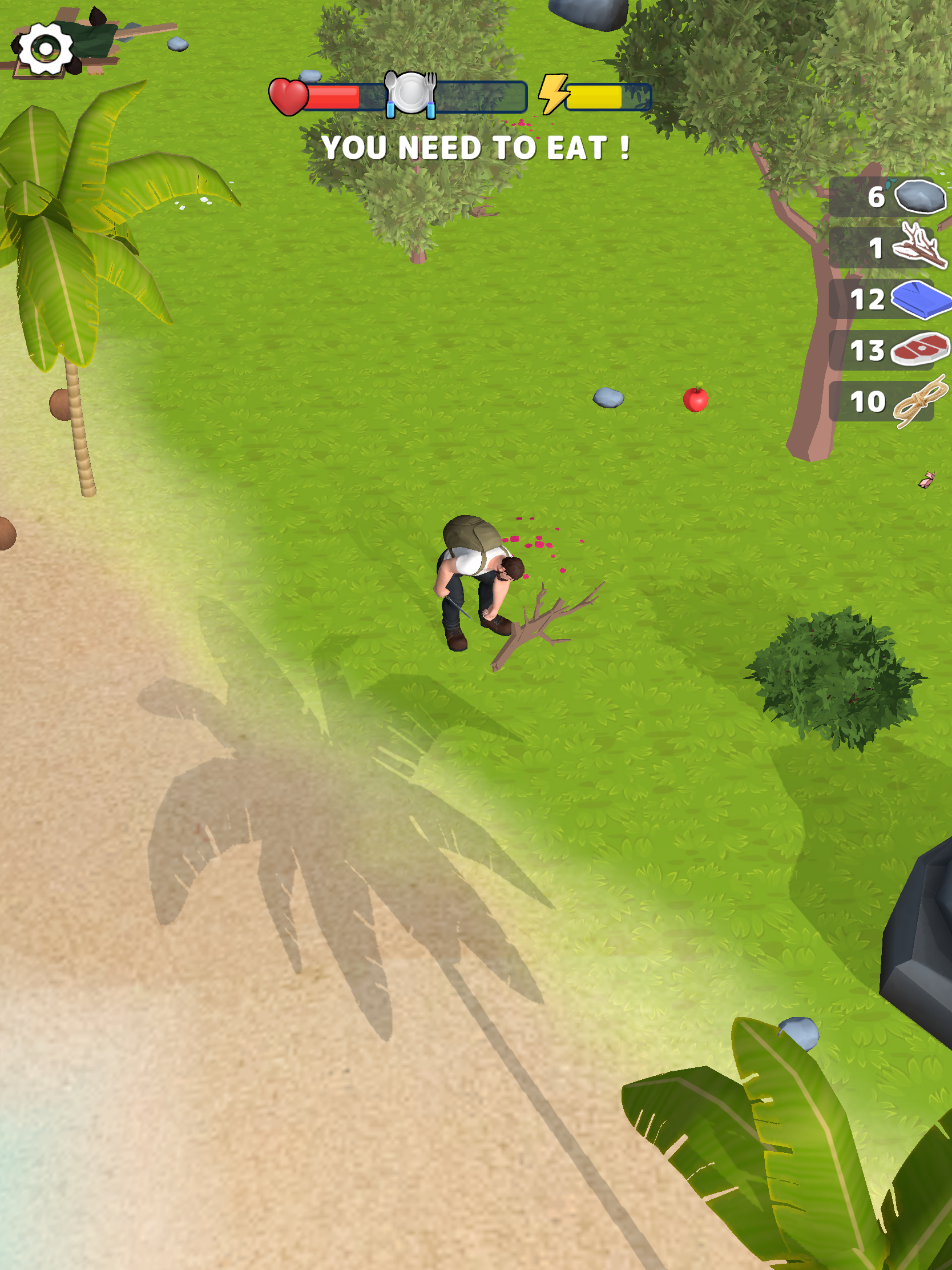Tap the small gray rock near the apple

click(x=610, y=397)
